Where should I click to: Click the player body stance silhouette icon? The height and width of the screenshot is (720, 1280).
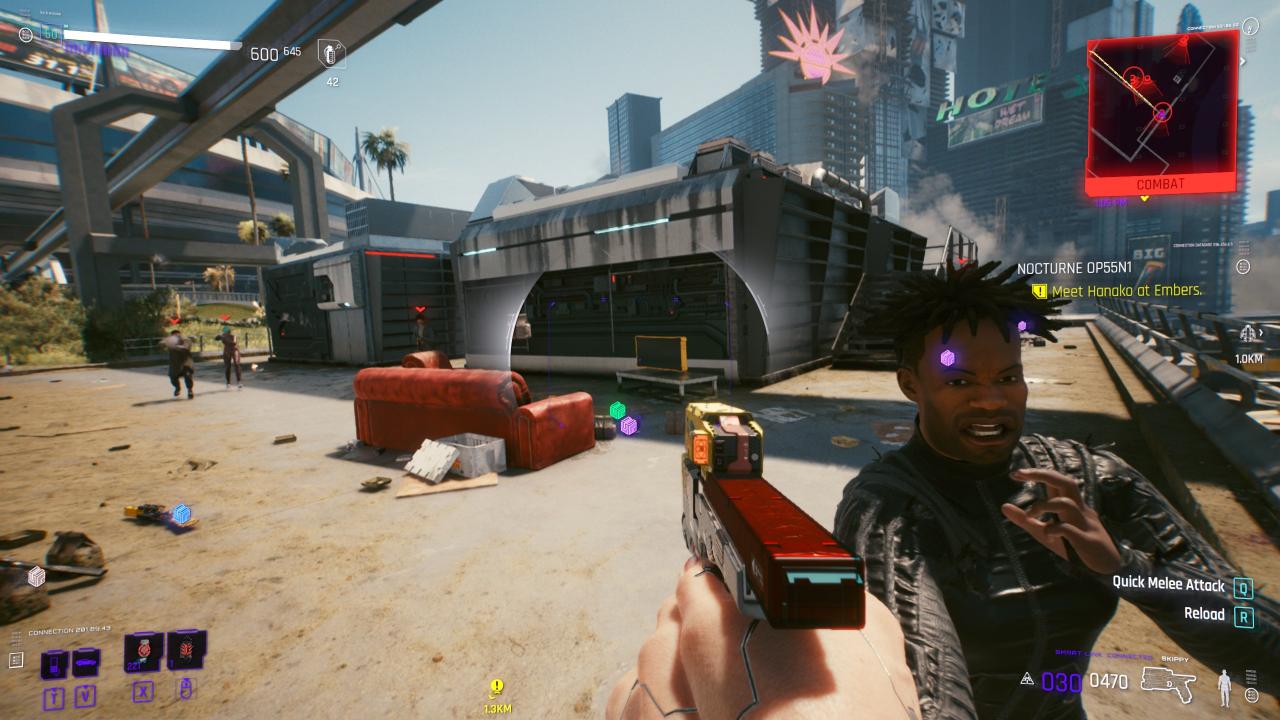point(1223,688)
